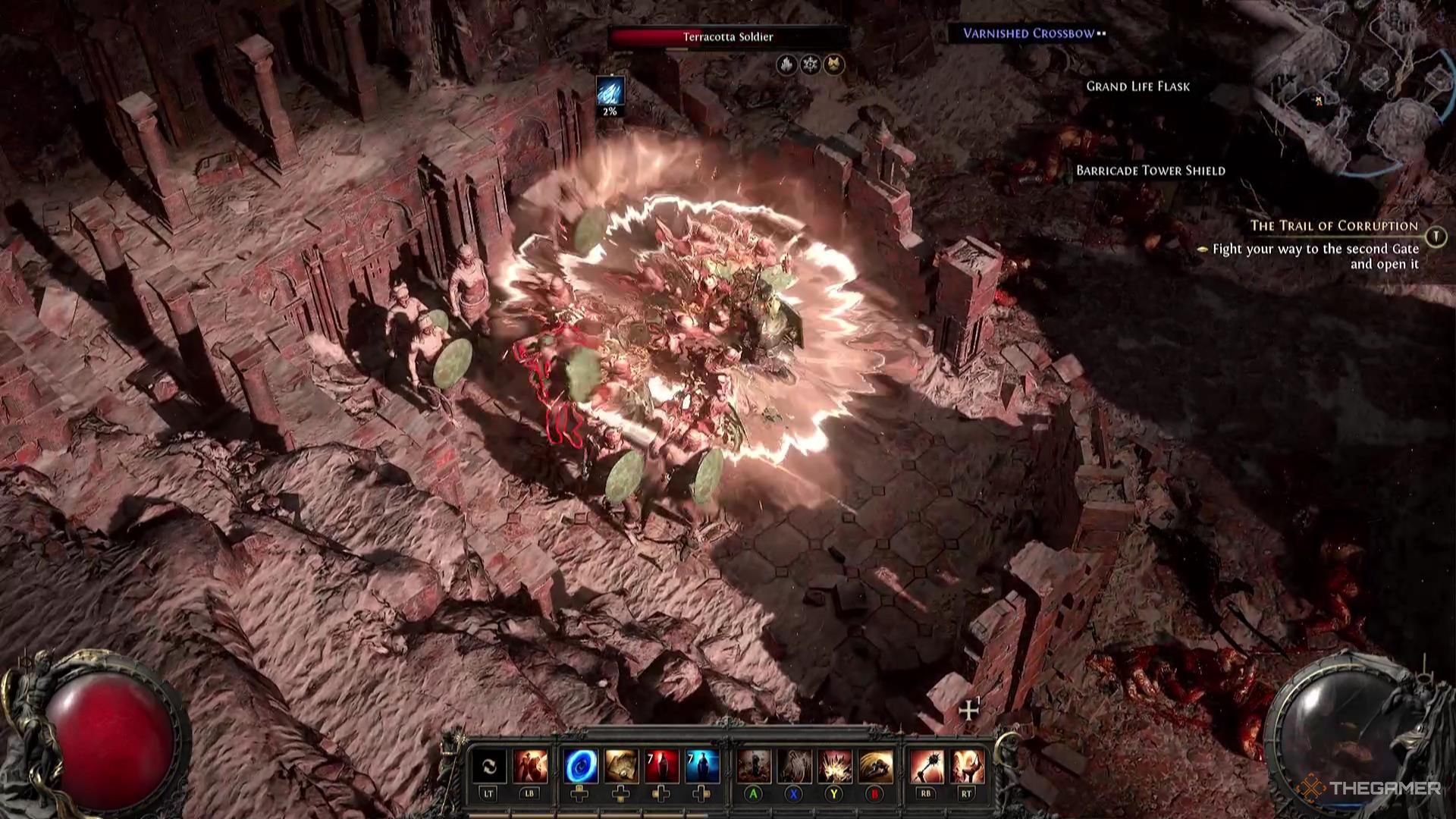The image size is (1456, 819).
Task: Trigger the golden rolling slam skill icon
Action: [875, 767]
